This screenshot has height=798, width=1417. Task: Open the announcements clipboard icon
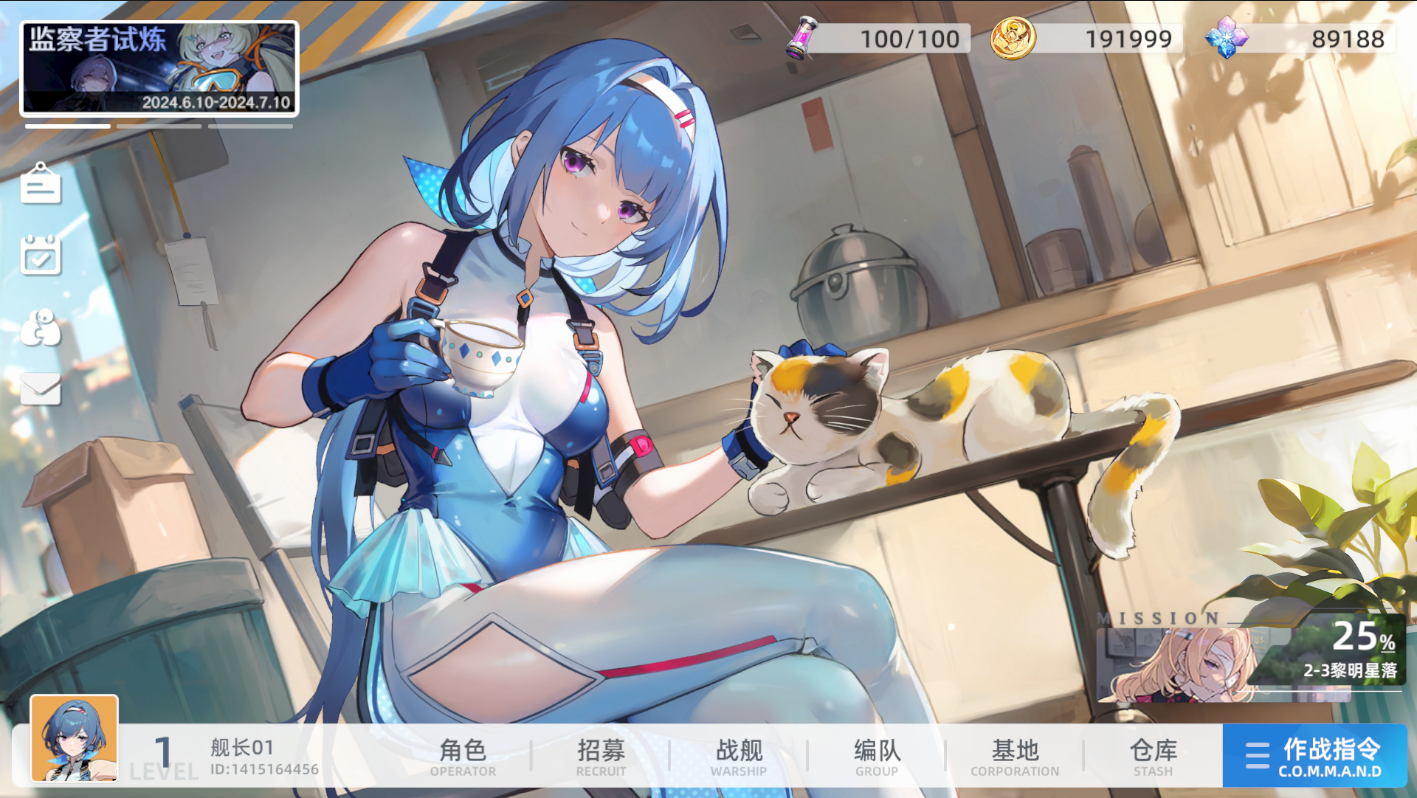coord(40,186)
